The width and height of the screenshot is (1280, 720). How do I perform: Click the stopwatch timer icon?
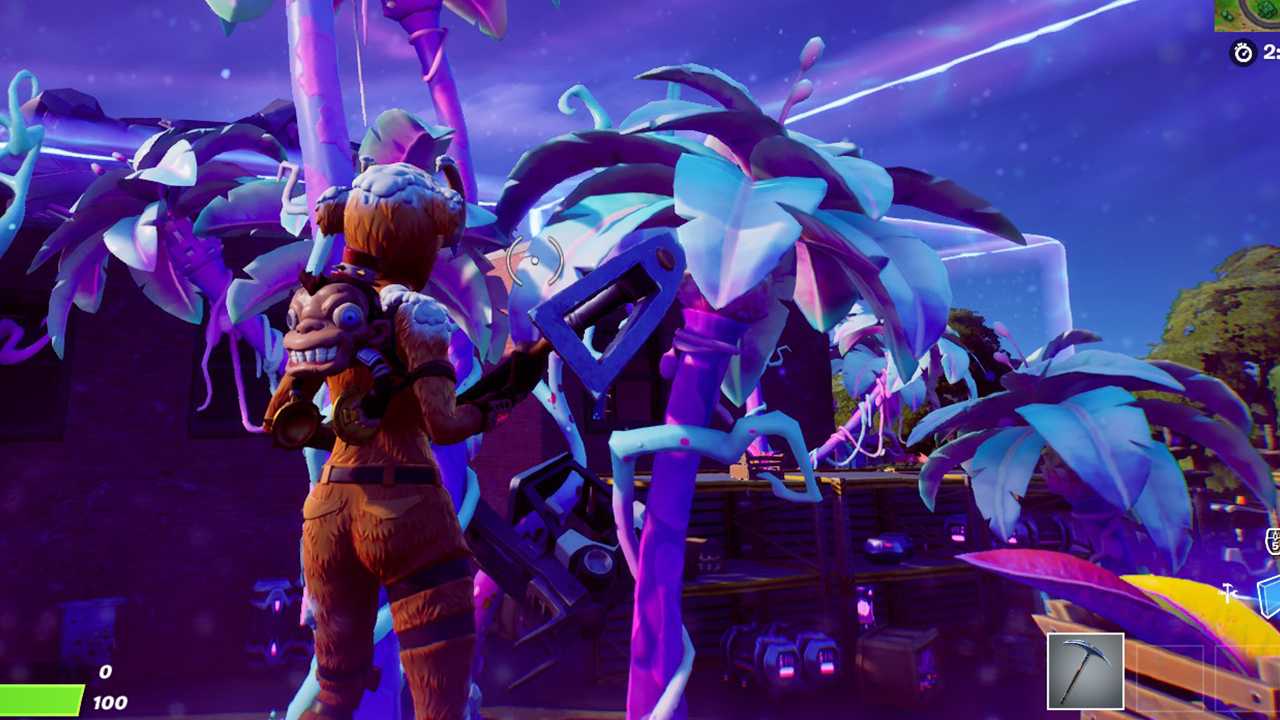(1242, 51)
